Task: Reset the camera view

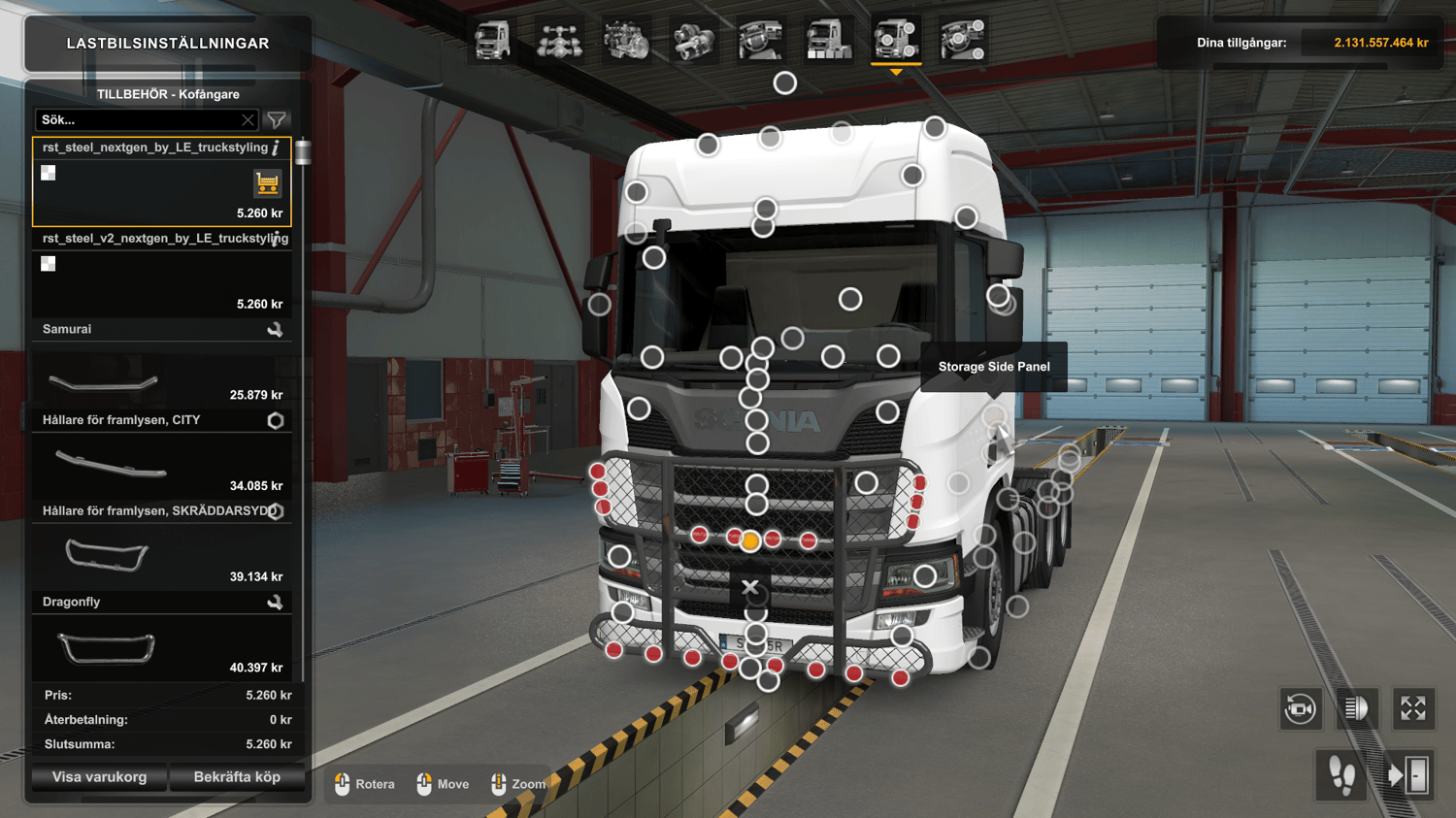Action: pos(1301,709)
